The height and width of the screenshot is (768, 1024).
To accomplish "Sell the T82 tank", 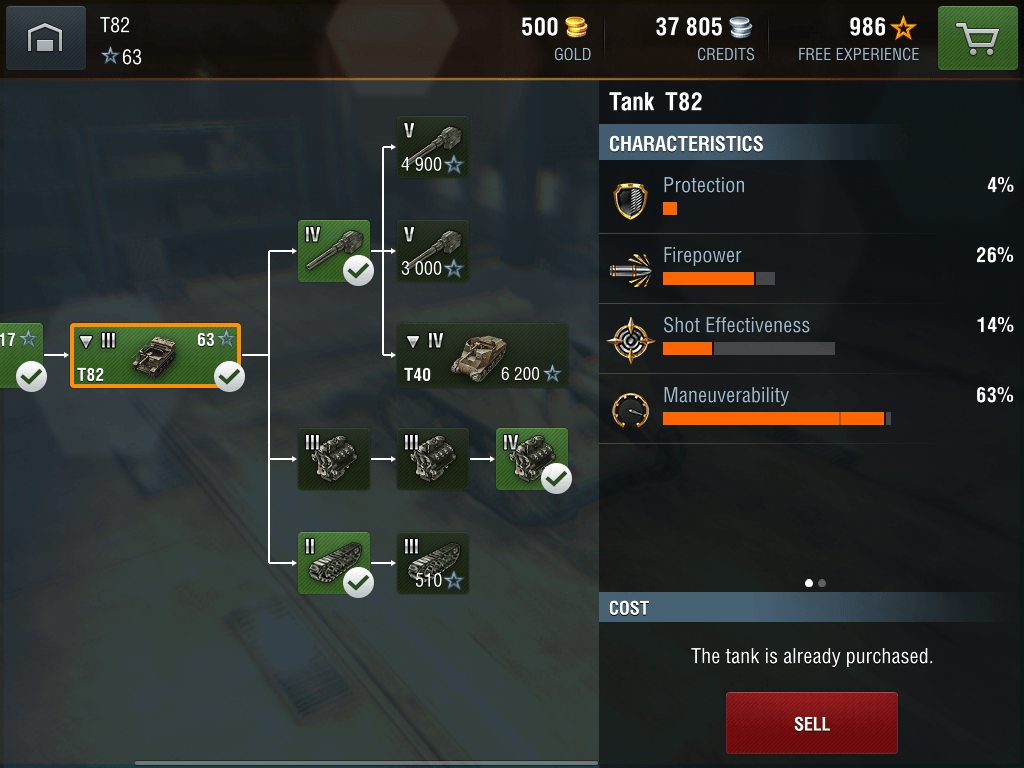I will (811, 723).
